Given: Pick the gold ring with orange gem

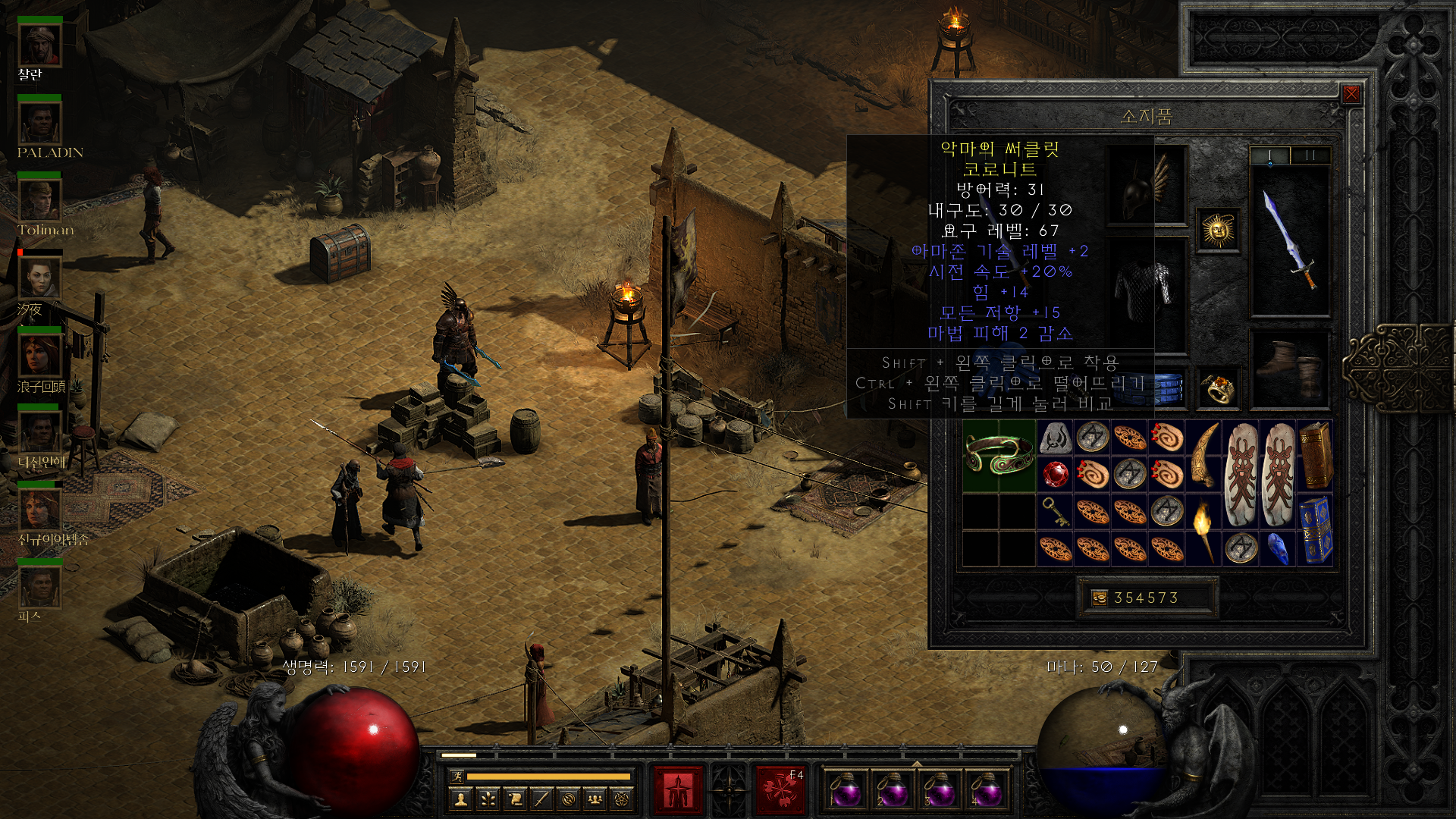Looking at the screenshot, I should (1218, 389).
